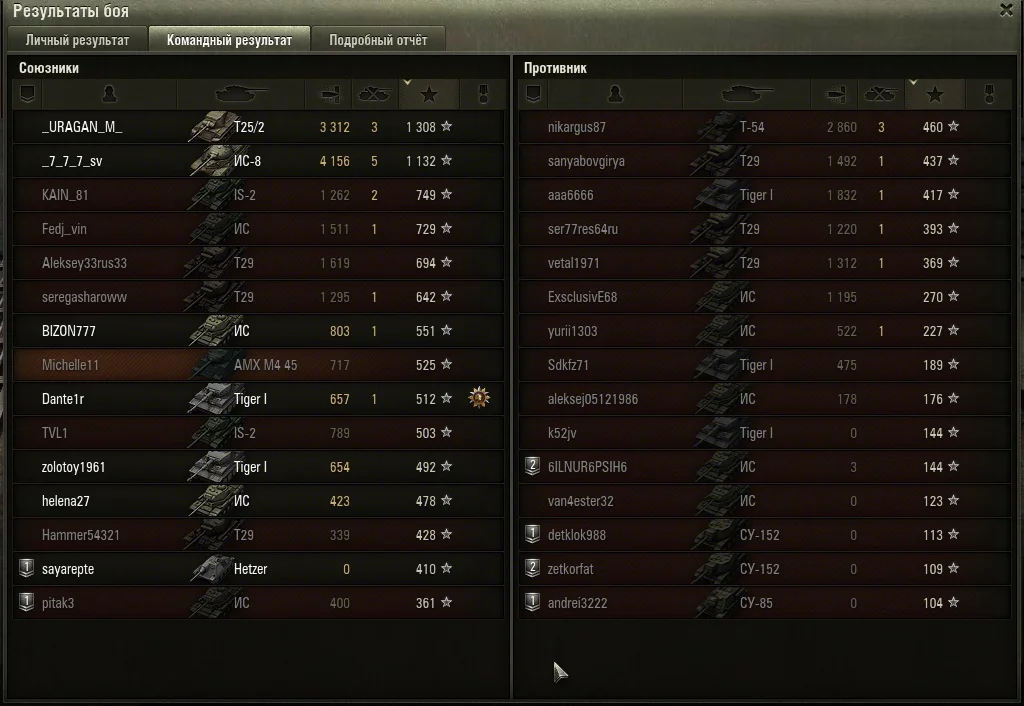Image resolution: width=1024 pixels, height=706 pixels.
Task: Pick Michelle11's highlighted row
Action: coord(70,365)
